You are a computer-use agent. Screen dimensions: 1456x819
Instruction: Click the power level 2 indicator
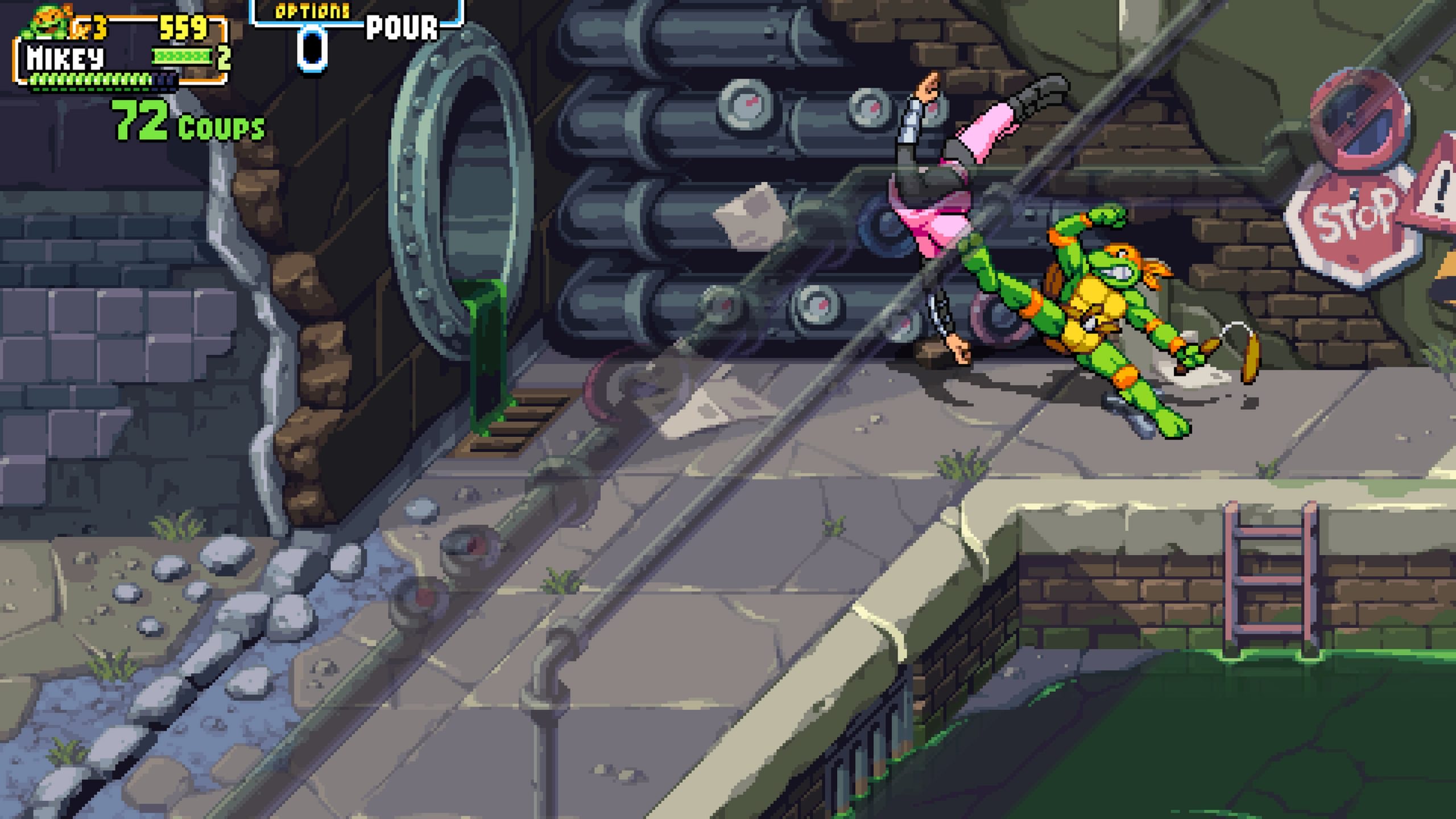click(x=225, y=57)
